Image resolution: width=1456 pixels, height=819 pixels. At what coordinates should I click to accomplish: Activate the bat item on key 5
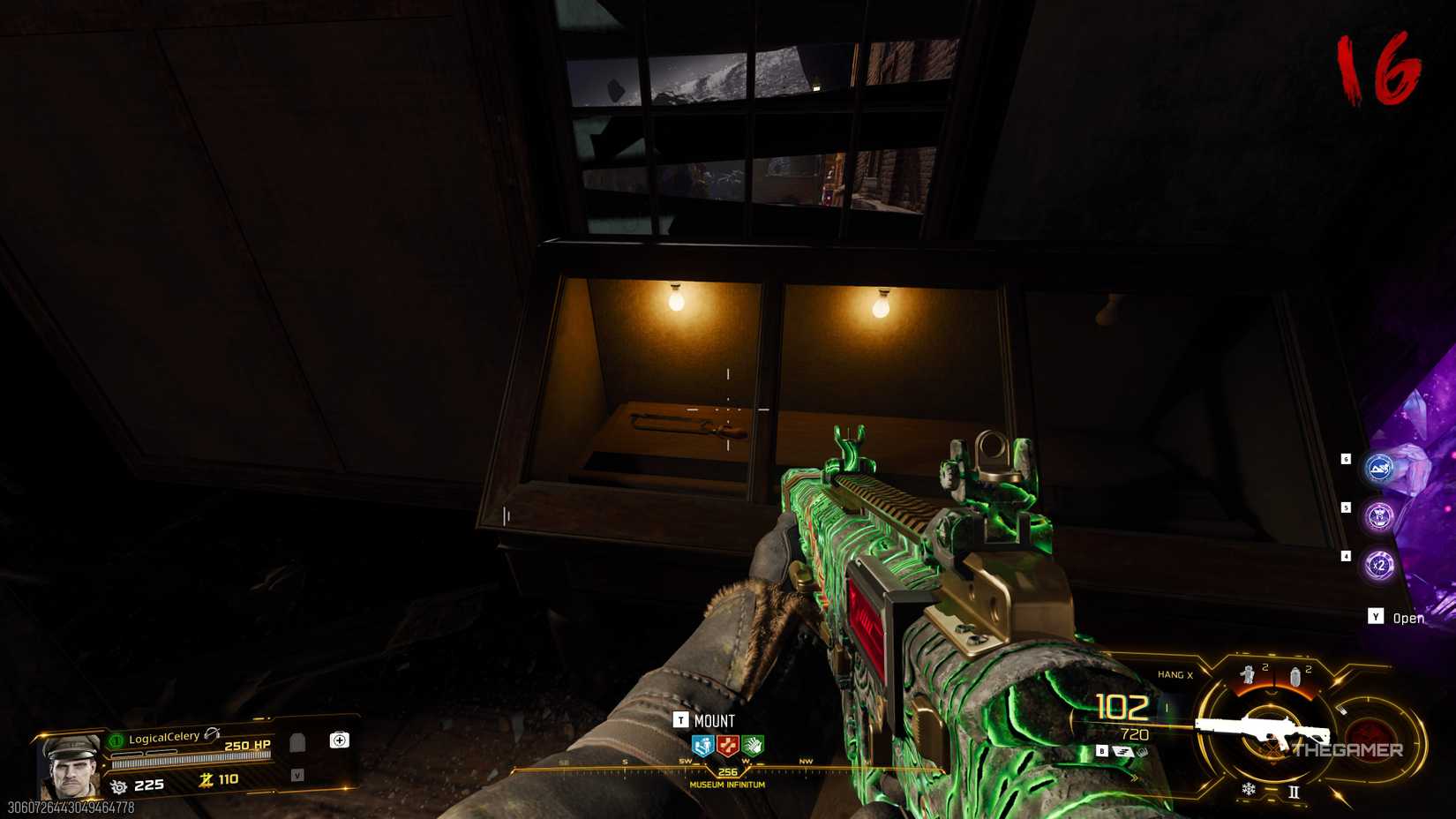(1378, 515)
